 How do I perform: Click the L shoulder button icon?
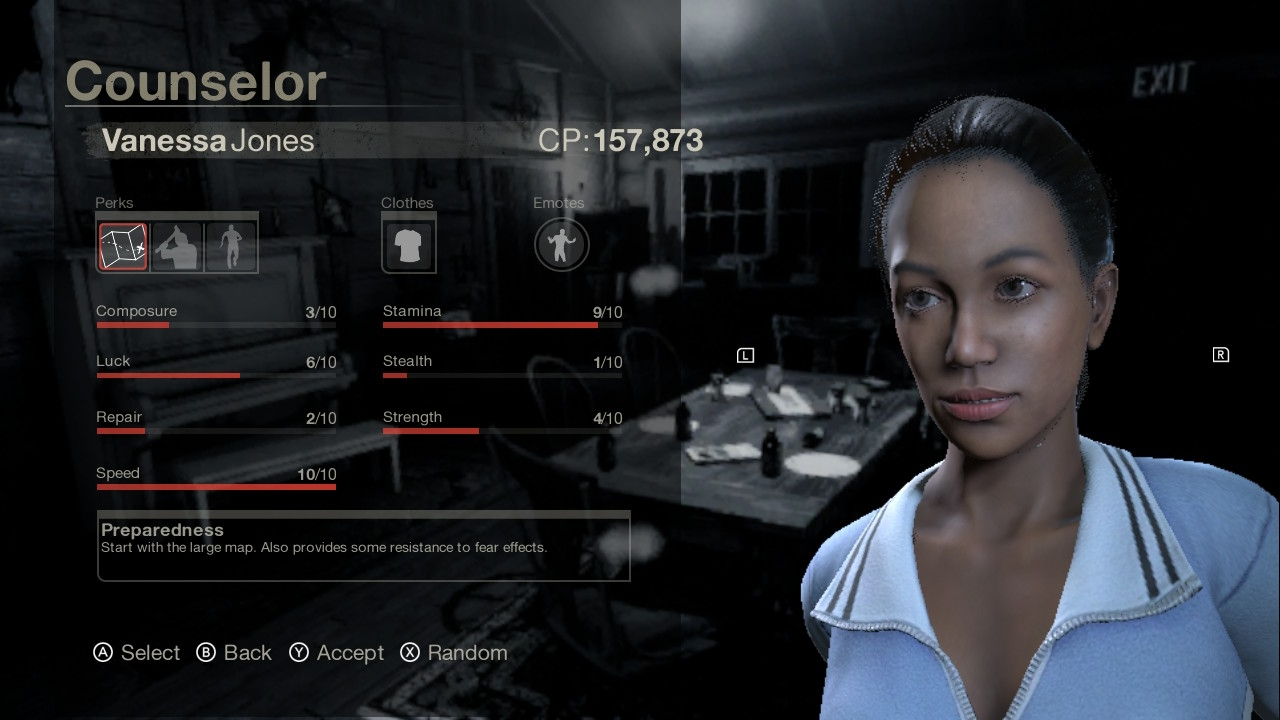(x=745, y=354)
